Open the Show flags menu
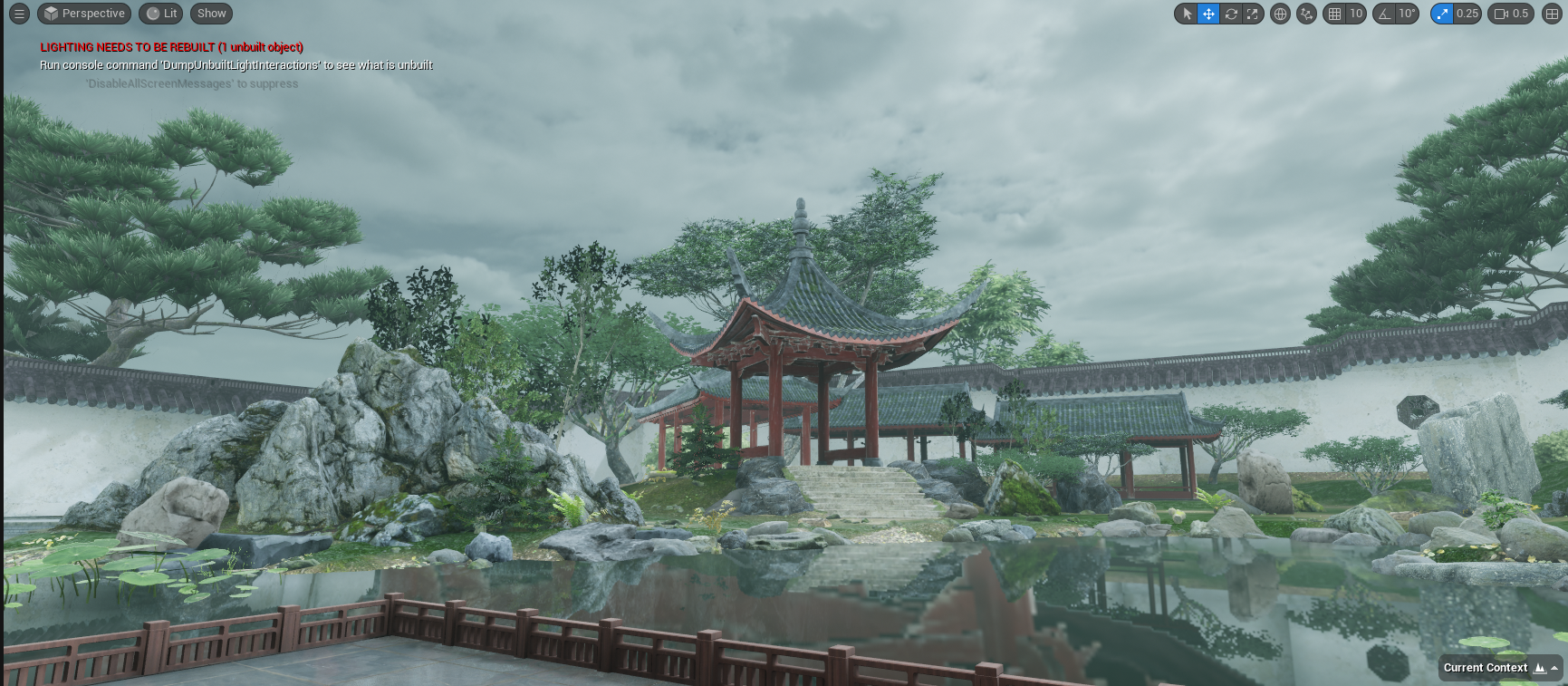1568x686 pixels. pyautogui.click(x=210, y=14)
